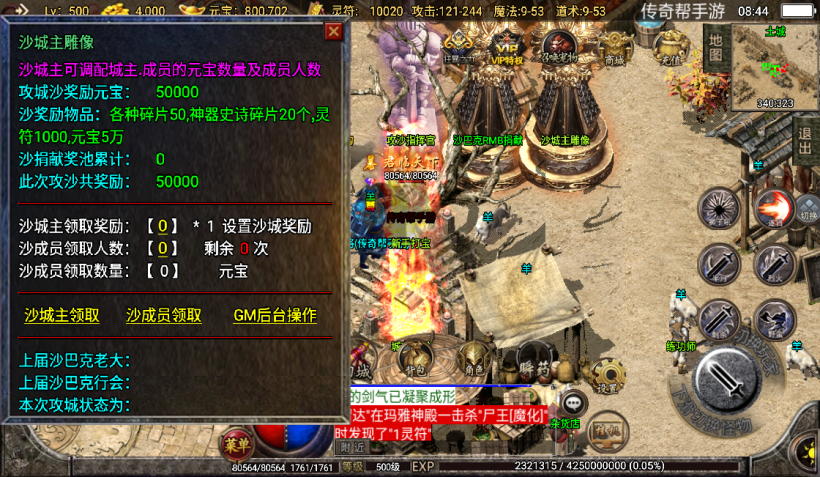Viewport: 820px width, 477px height.
Task: Open the VIP特权 privileges icon
Action: 508,47
